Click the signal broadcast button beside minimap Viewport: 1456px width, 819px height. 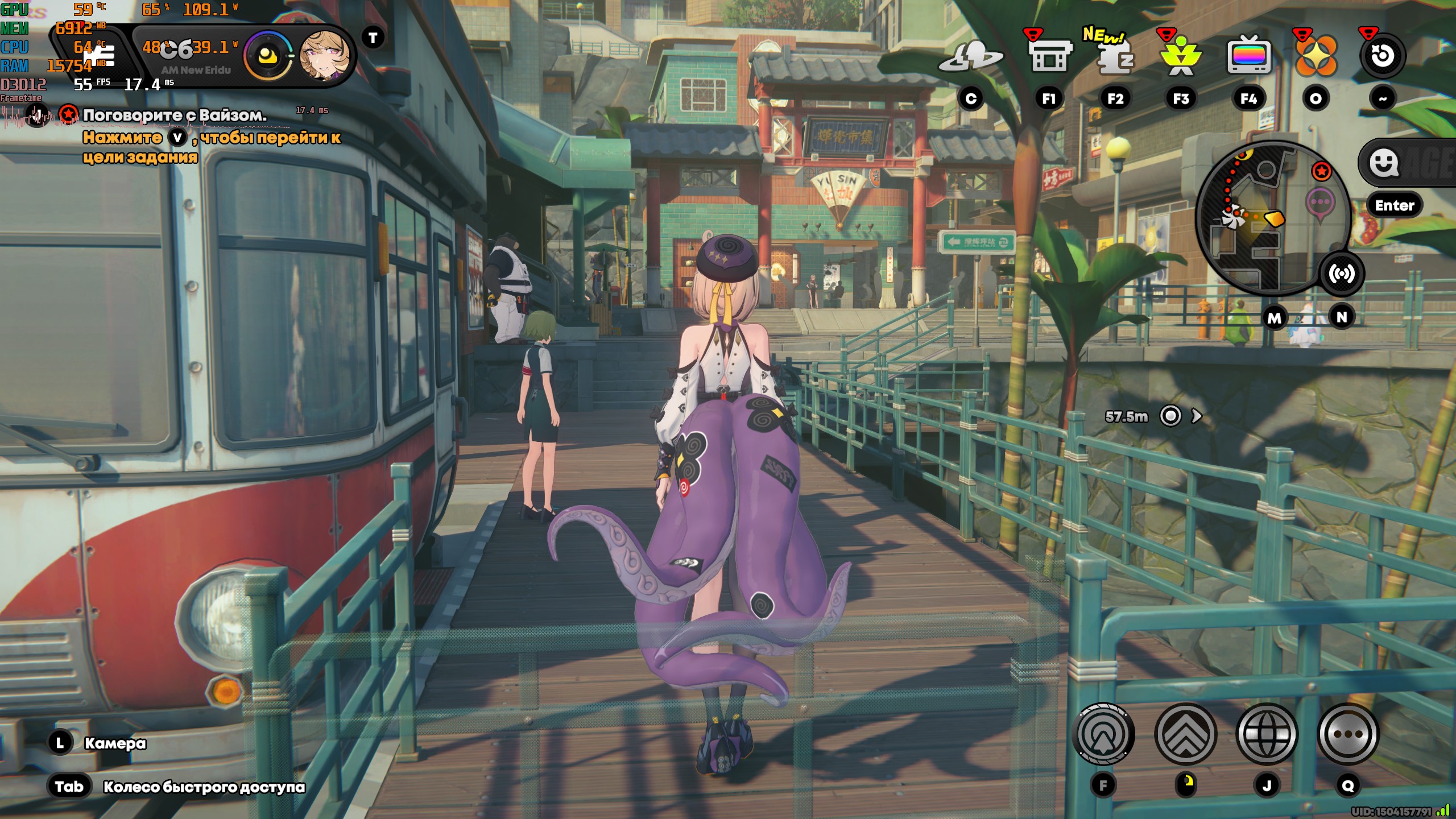click(x=1342, y=274)
